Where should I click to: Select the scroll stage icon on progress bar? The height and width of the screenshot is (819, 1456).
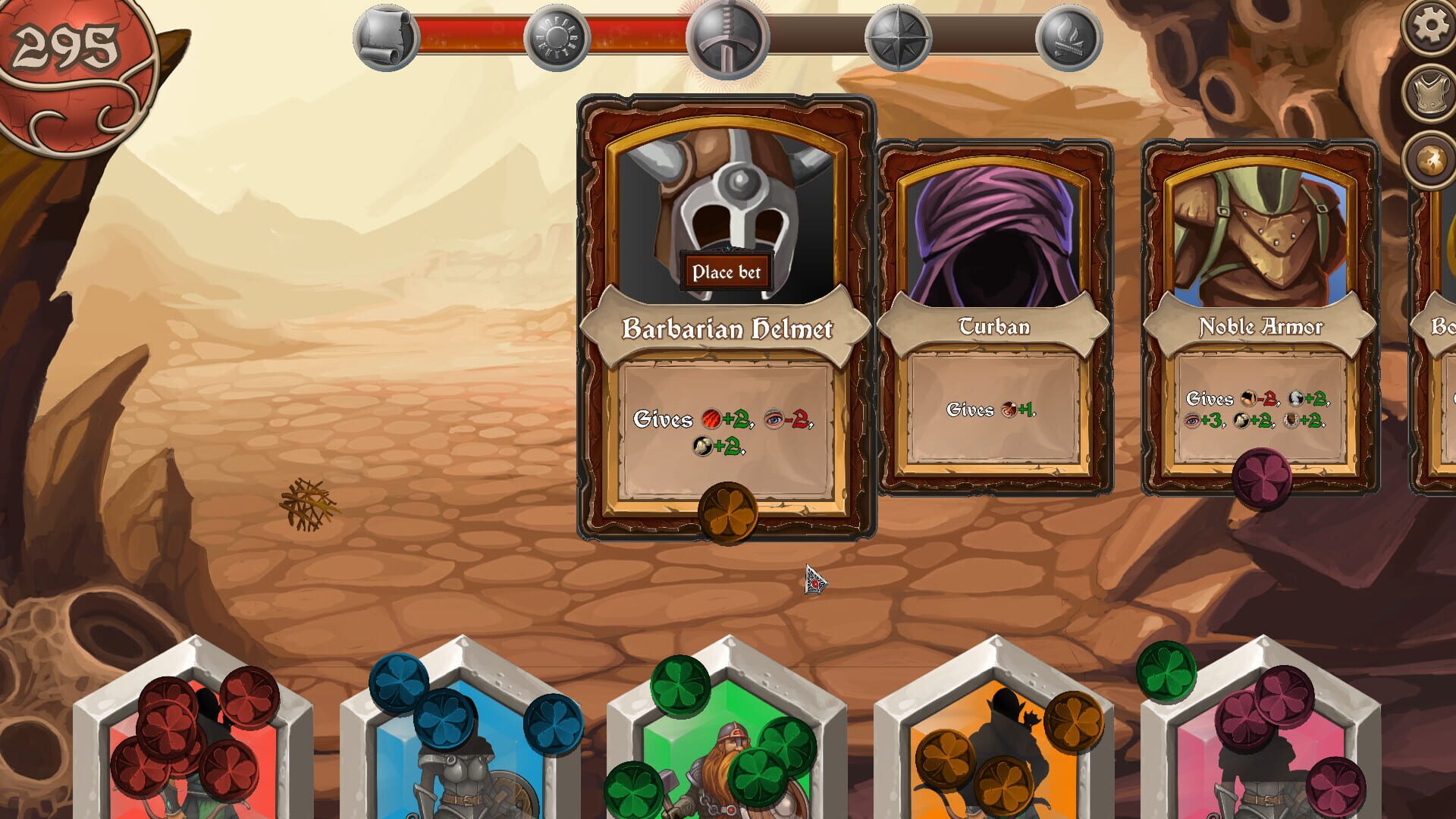[x=387, y=36]
